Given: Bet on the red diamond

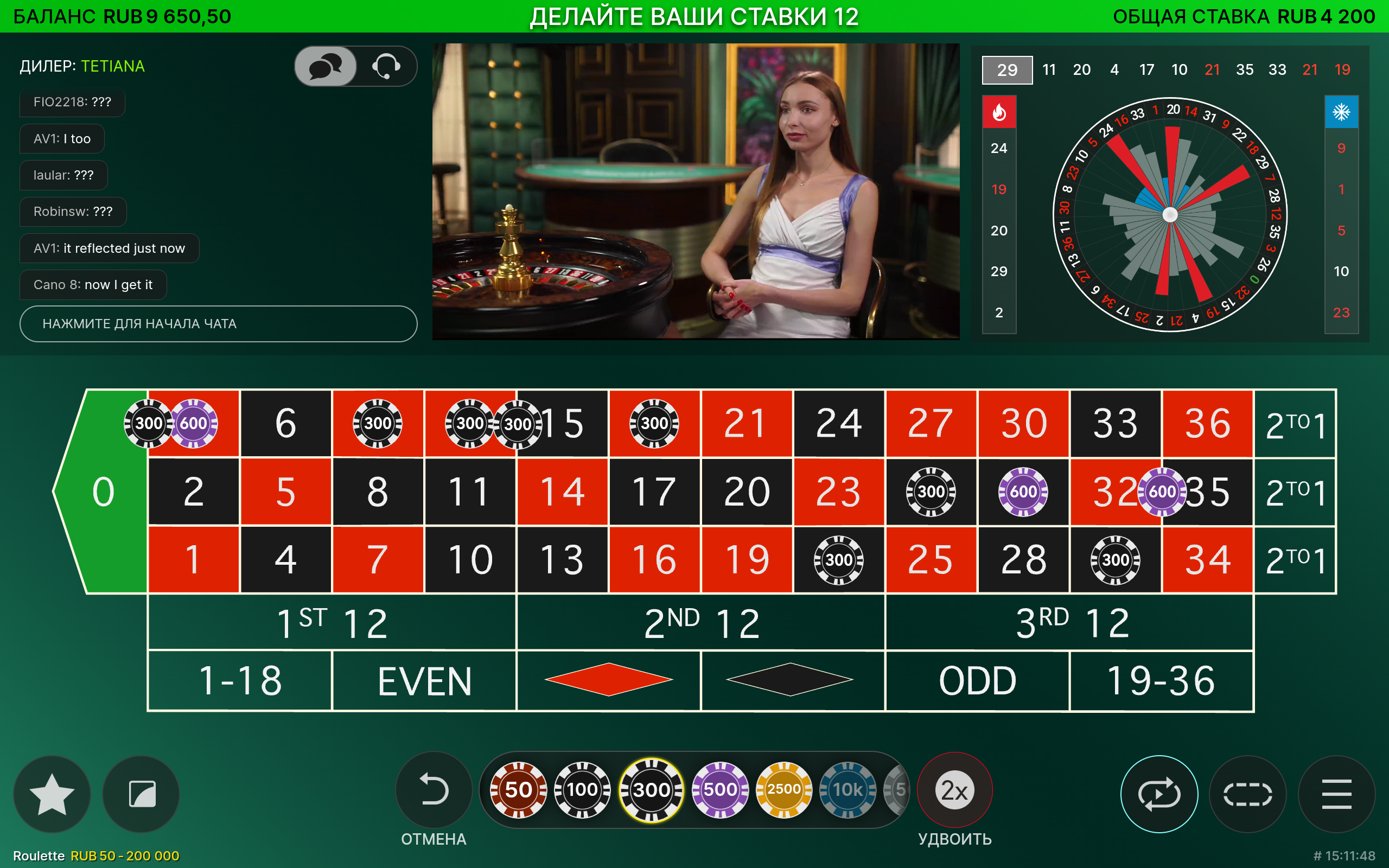Looking at the screenshot, I should pyautogui.click(x=608, y=681).
